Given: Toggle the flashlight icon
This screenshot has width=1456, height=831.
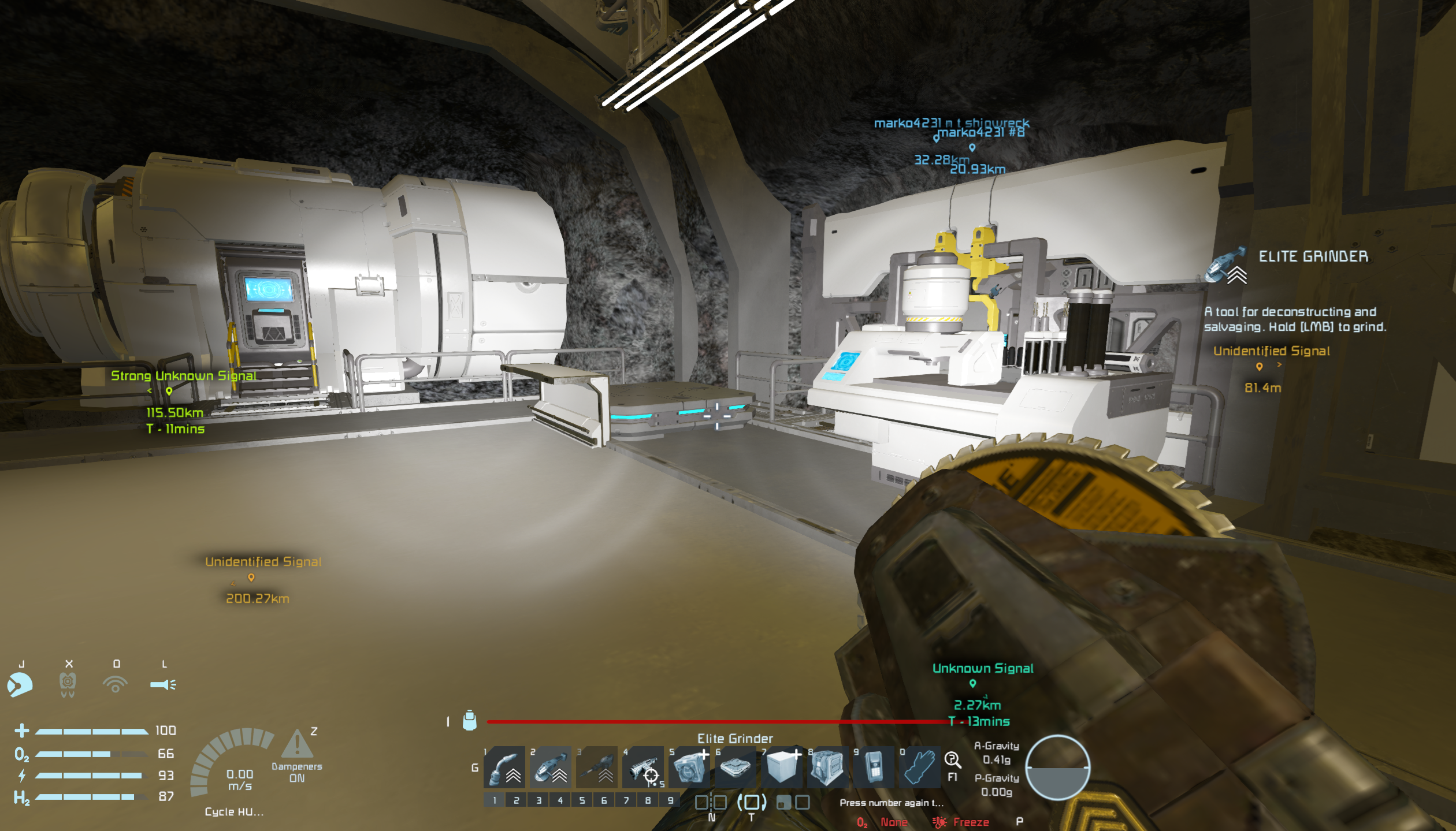Looking at the screenshot, I should coord(164,685).
